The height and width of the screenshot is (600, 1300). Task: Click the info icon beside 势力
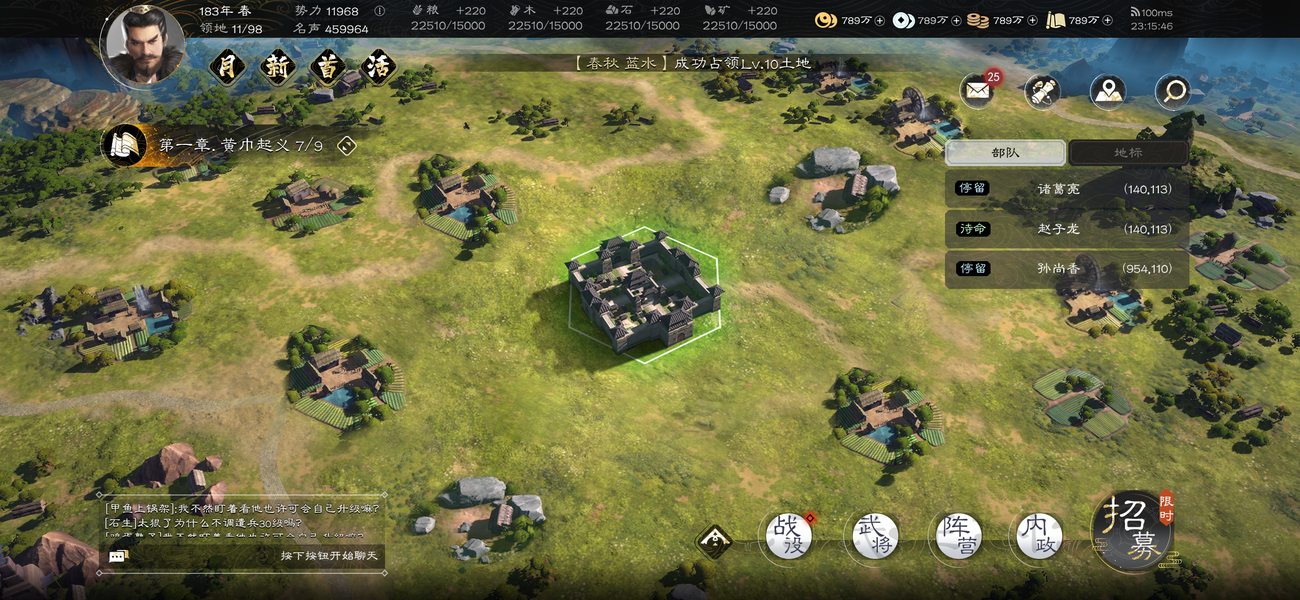[379, 11]
